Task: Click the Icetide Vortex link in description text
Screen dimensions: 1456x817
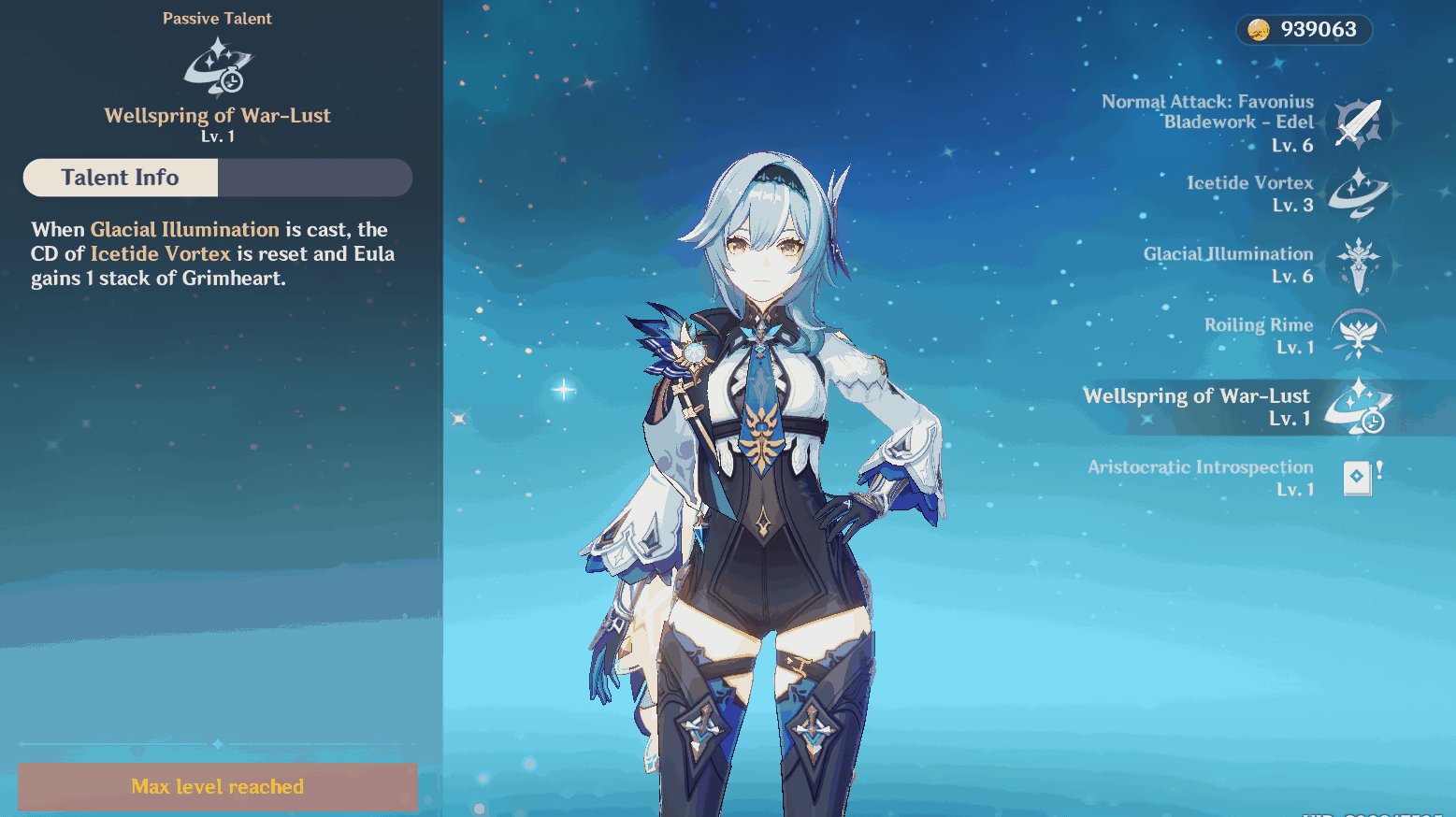Action: click(x=160, y=253)
